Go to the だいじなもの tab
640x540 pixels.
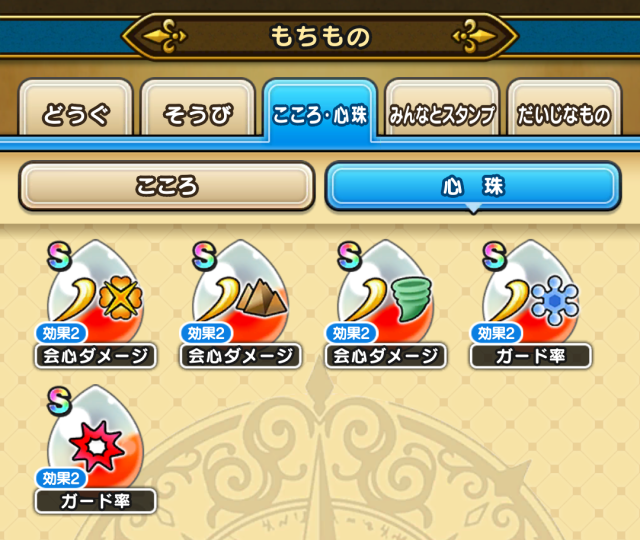pos(563,114)
